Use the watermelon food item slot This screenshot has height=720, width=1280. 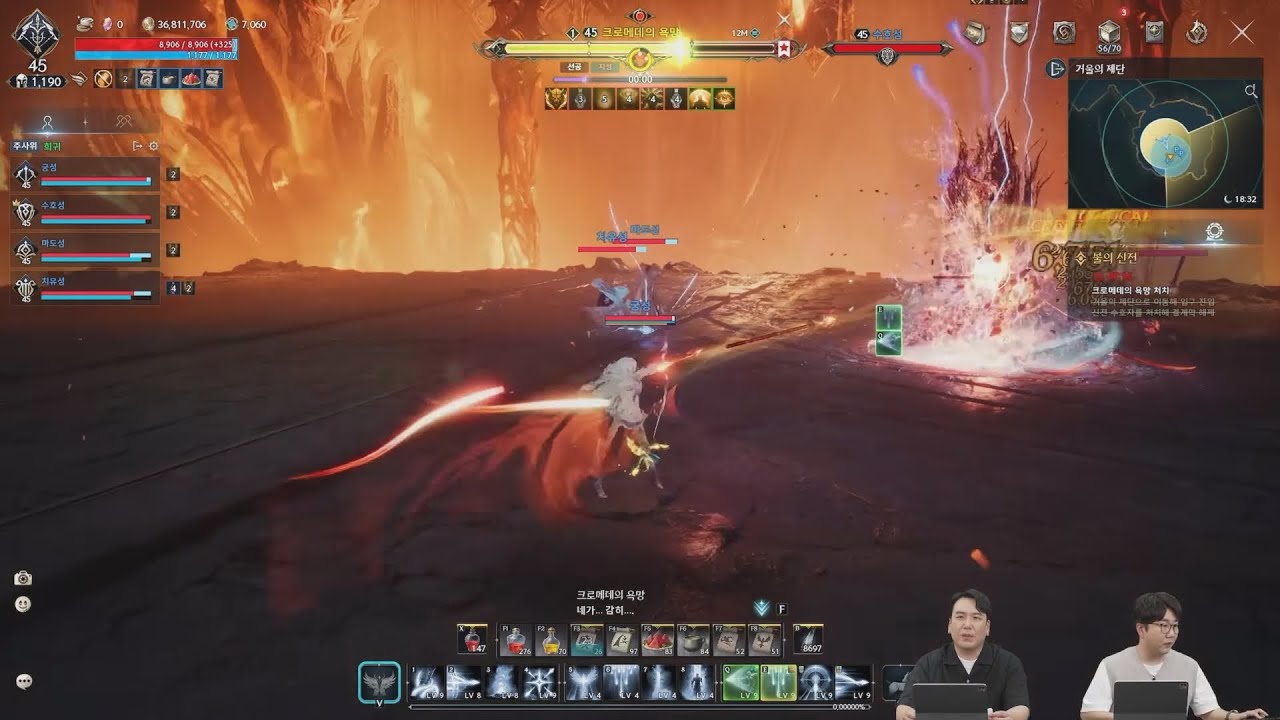(x=657, y=641)
